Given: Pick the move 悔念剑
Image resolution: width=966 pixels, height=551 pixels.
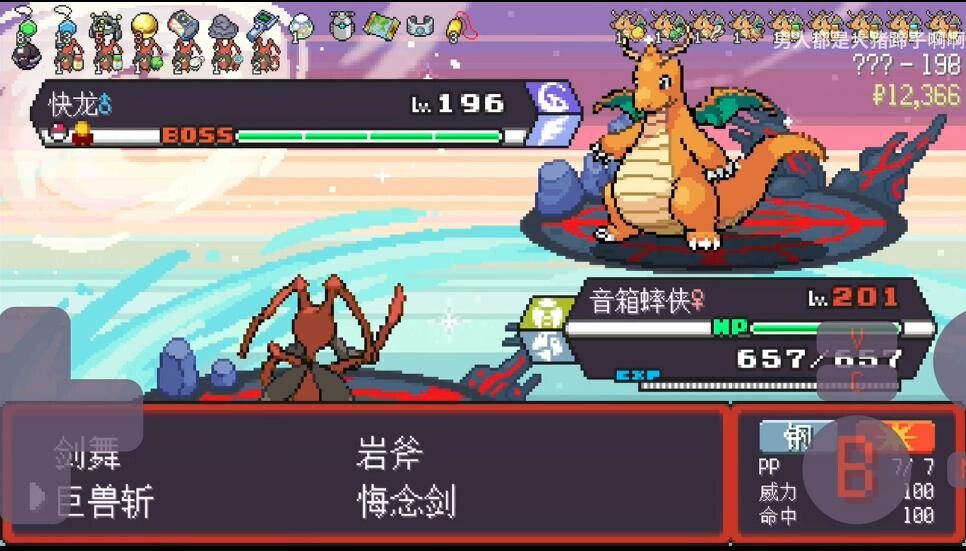Looking at the screenshot, I should point(406,501).
